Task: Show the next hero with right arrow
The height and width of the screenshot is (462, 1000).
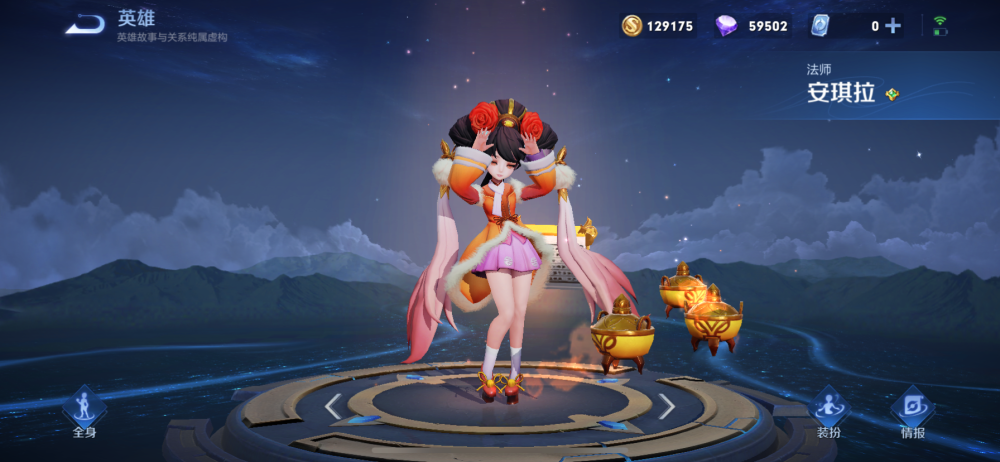Action: coord(666,405)
